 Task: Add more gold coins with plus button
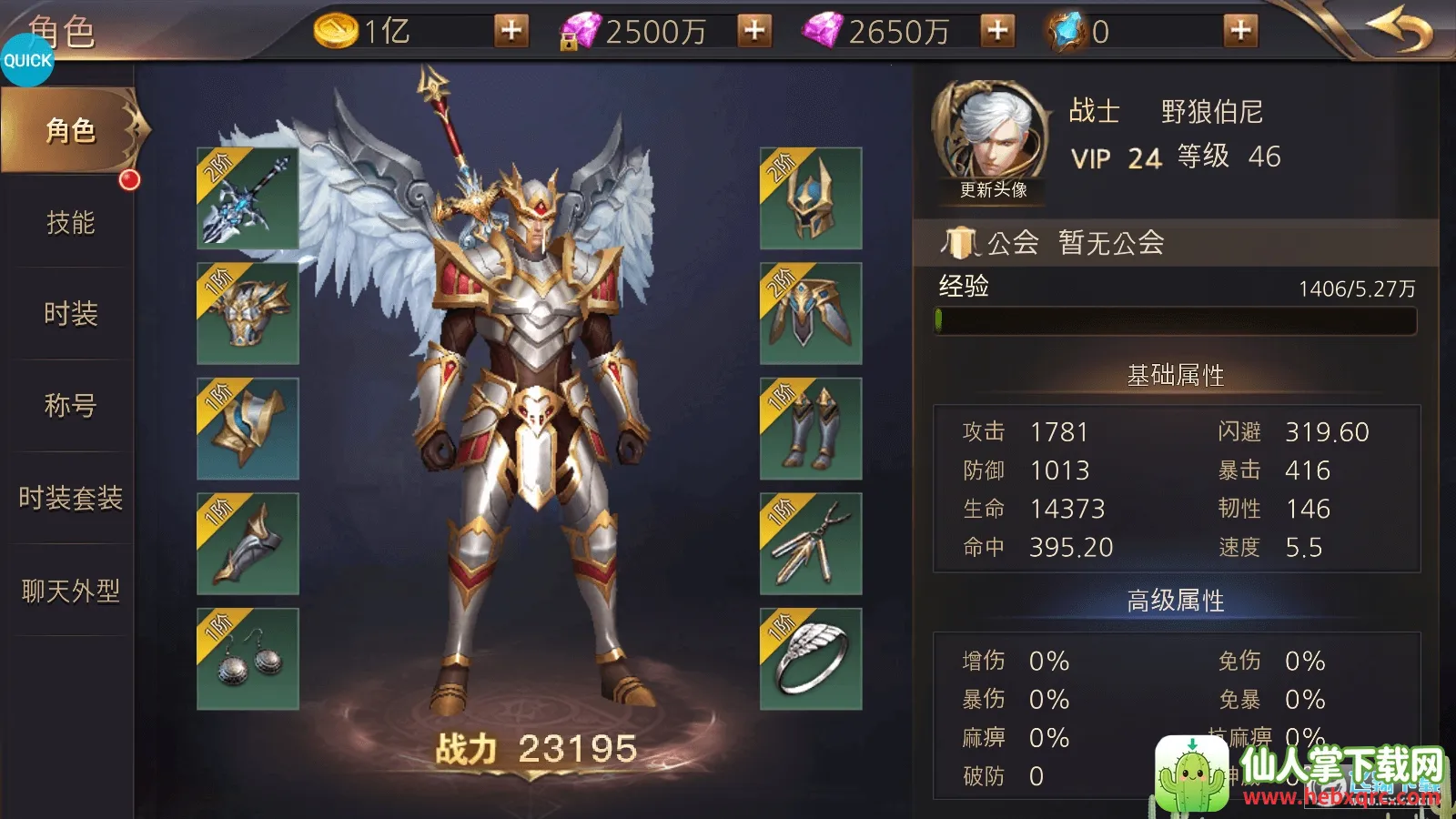point(511,31)
